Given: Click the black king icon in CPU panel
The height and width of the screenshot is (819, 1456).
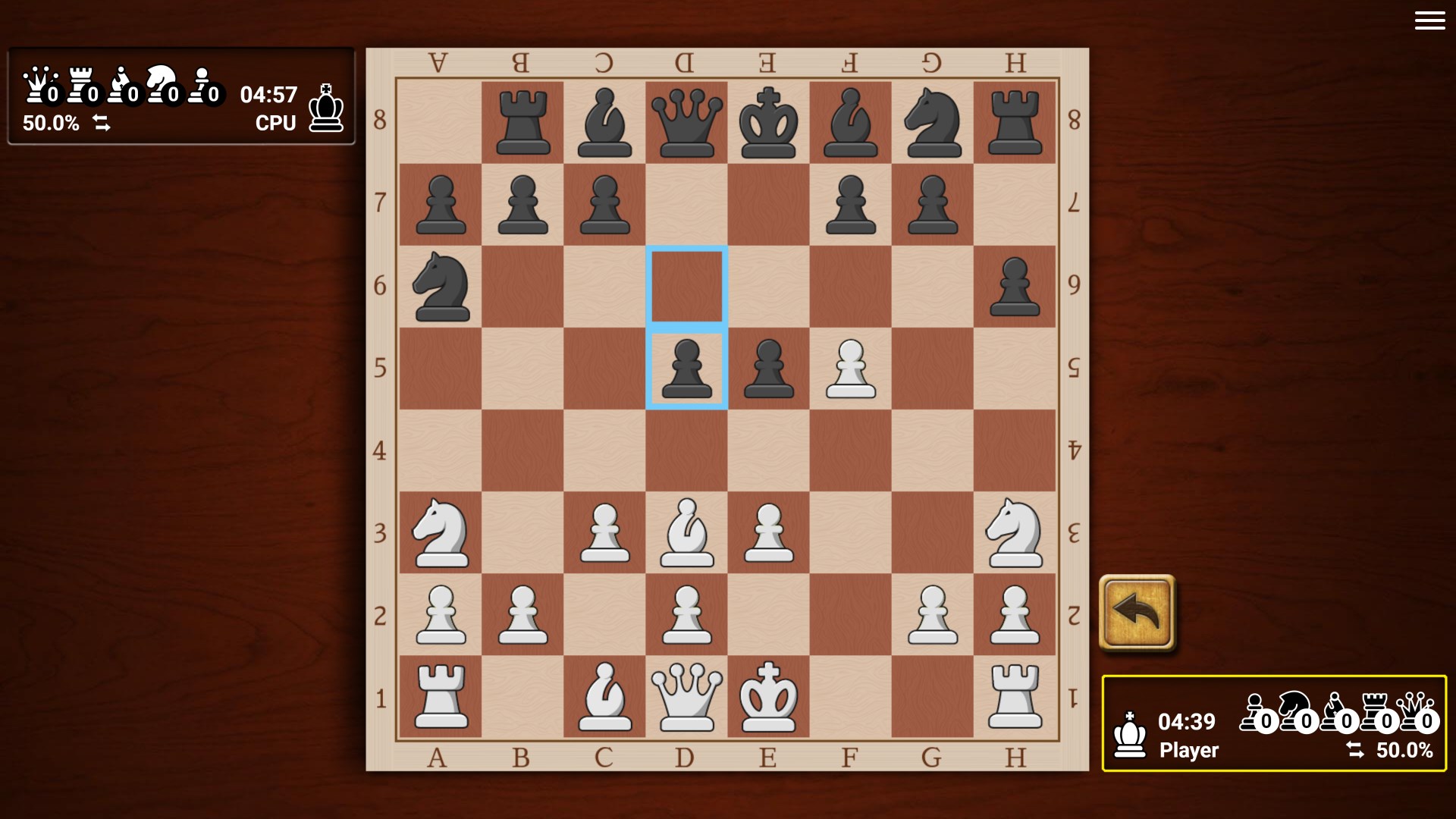Looking at the screenshot, I should pos(325,106).
